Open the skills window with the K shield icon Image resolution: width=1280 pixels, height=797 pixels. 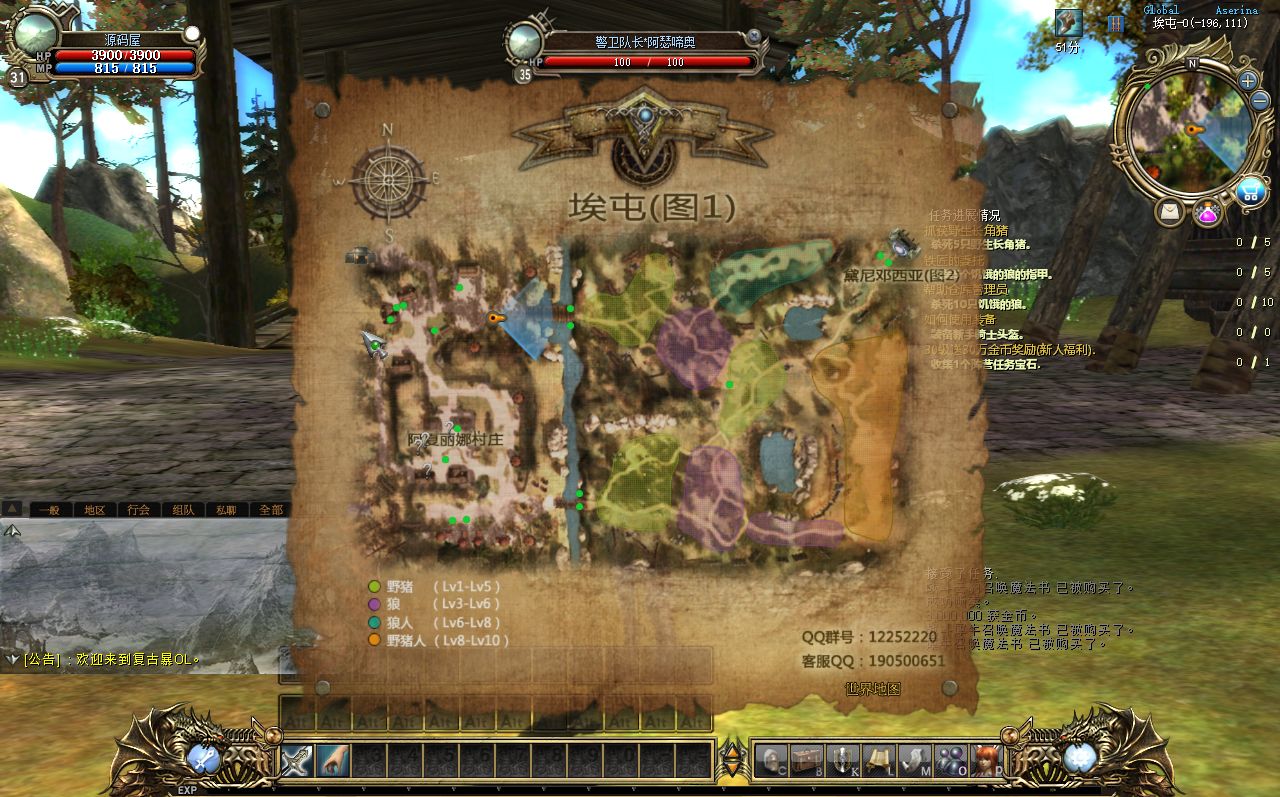tap(843, 760)
